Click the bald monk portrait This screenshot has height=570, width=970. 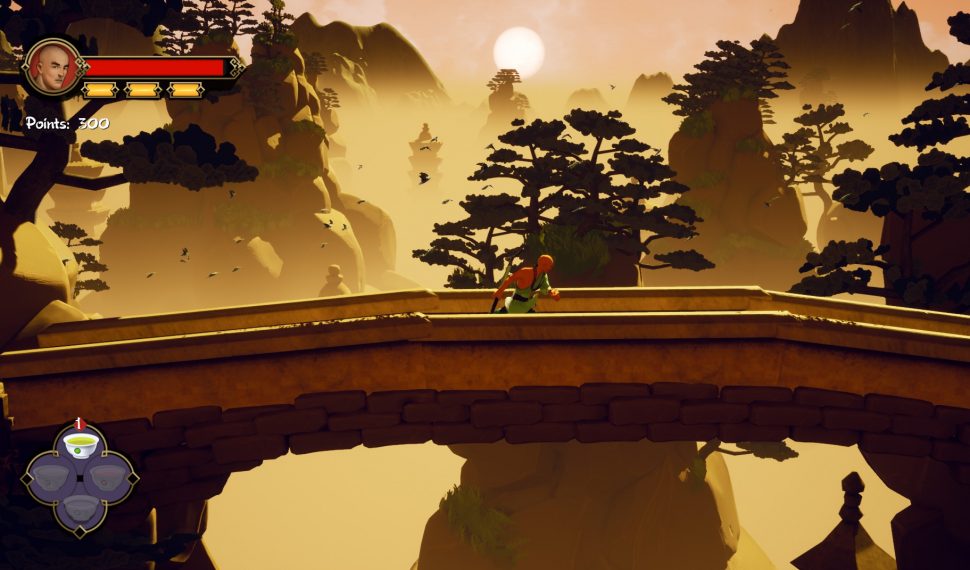[x=51, y=68]
